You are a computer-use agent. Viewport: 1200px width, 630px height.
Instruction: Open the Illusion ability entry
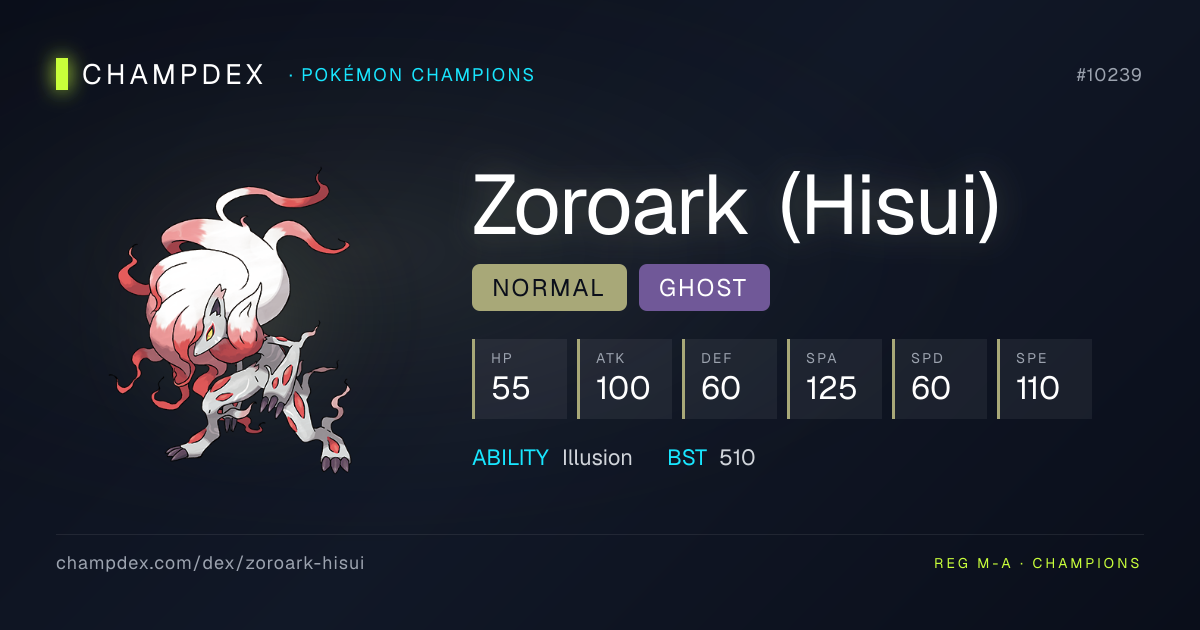[x=597, y=458]
